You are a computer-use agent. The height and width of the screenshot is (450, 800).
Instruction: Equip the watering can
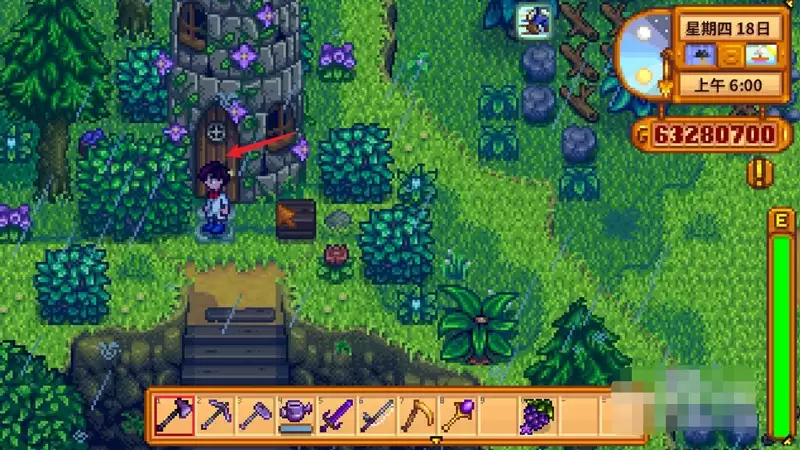pyautogui.click(x=293, y=414)
